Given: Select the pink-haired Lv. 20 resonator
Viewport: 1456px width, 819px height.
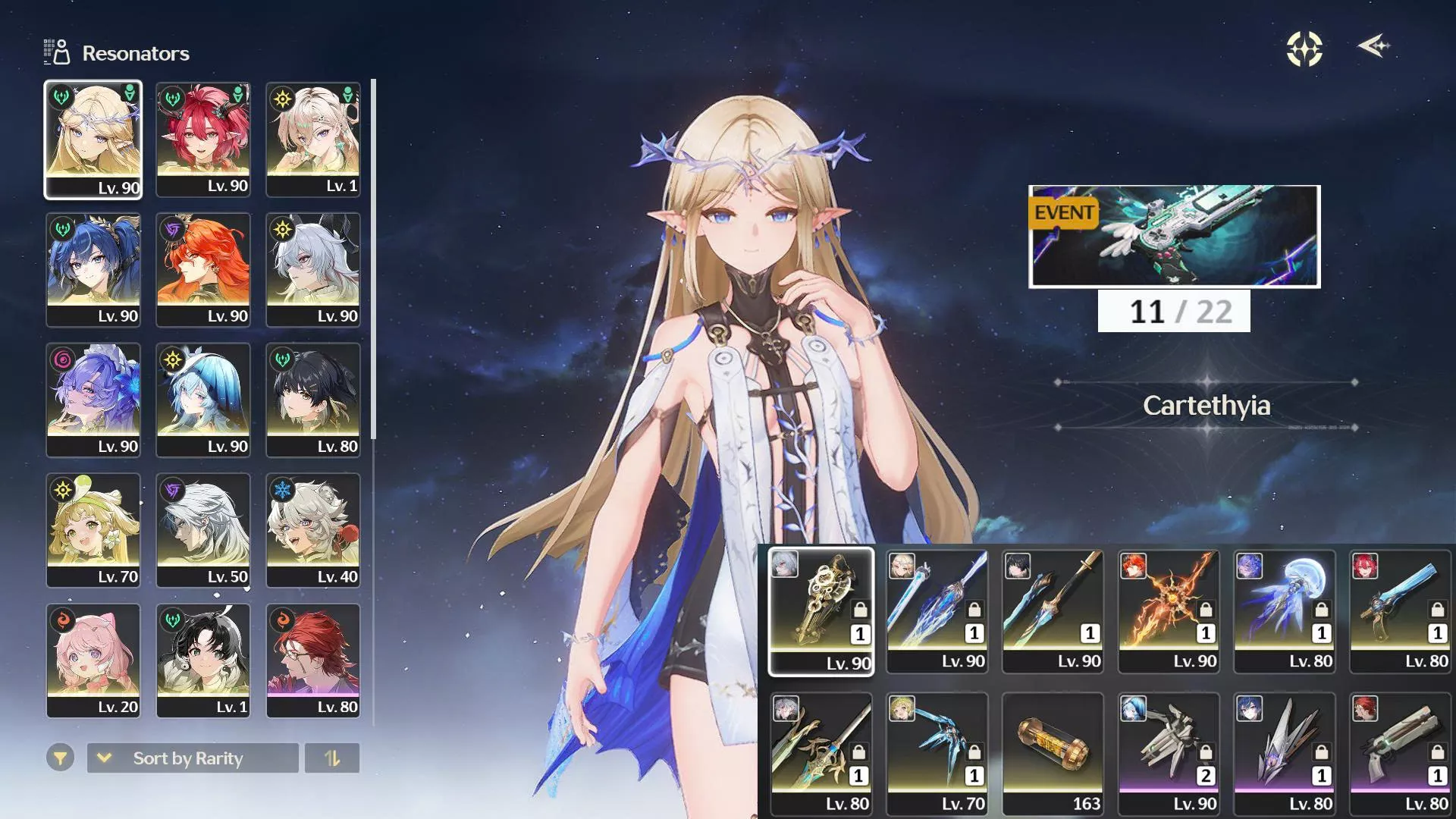Looking at the screenshot, I should click(x=93, y=660).
